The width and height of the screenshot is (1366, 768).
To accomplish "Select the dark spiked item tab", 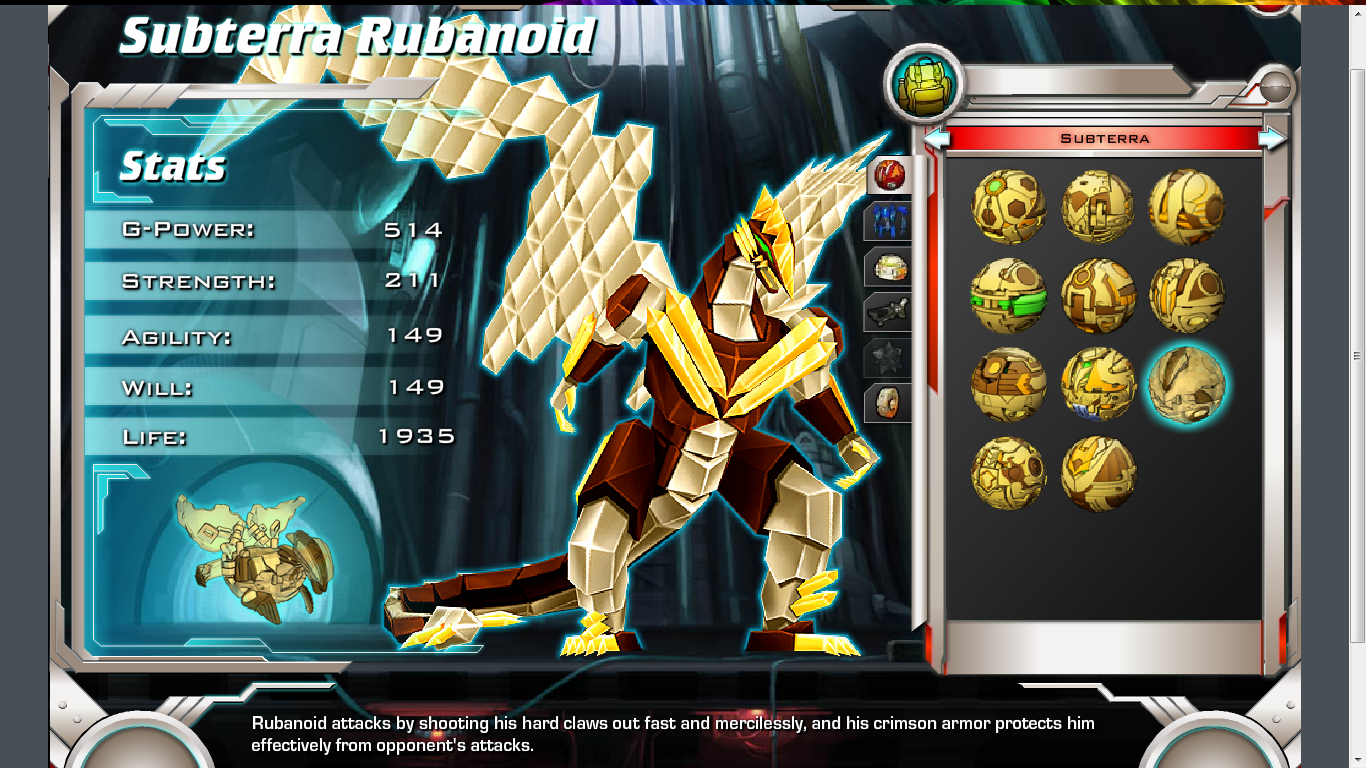I will pos(889,357).
